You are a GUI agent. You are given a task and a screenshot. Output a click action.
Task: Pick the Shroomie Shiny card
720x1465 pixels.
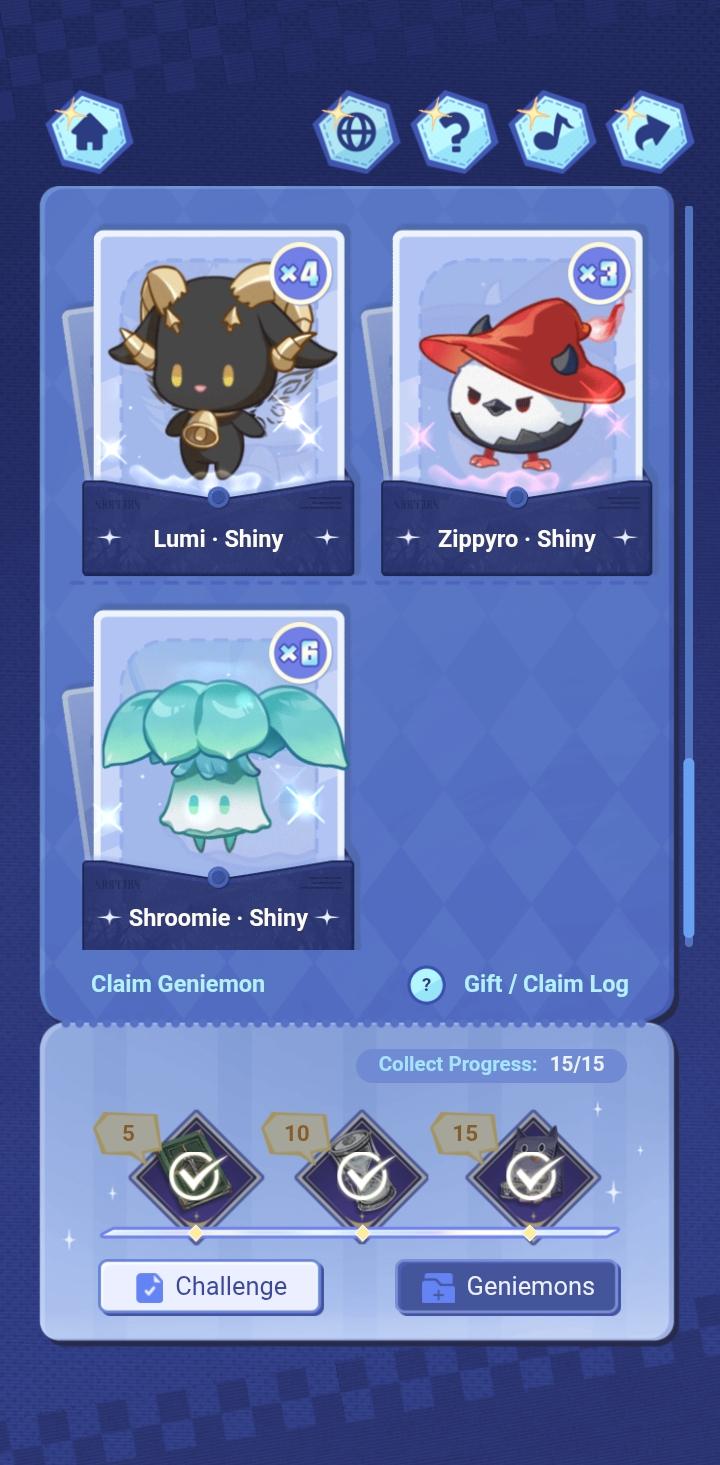pyautogui.click(x=218, y=780)
